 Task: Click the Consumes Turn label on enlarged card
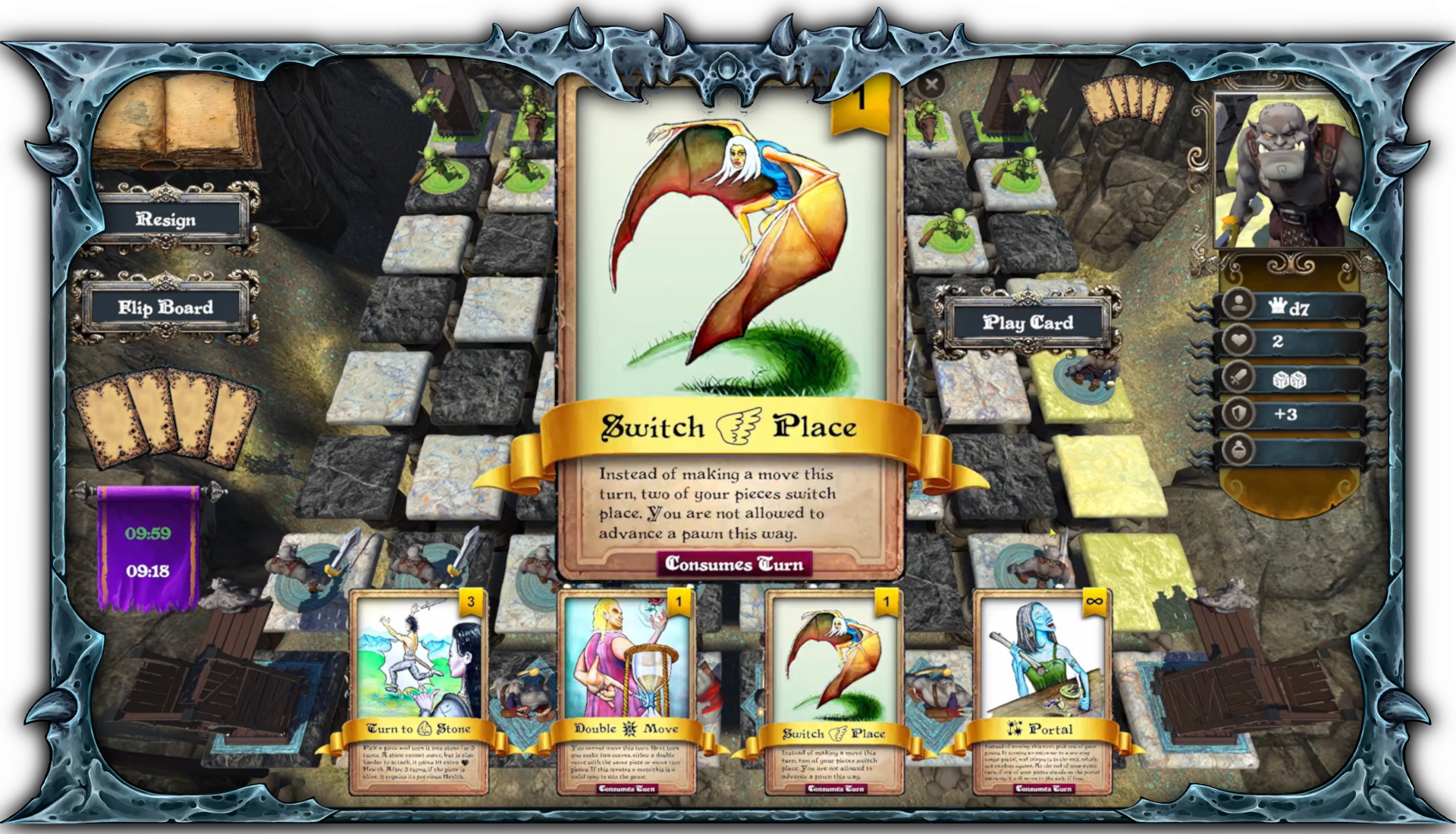[x=734, y=564]
